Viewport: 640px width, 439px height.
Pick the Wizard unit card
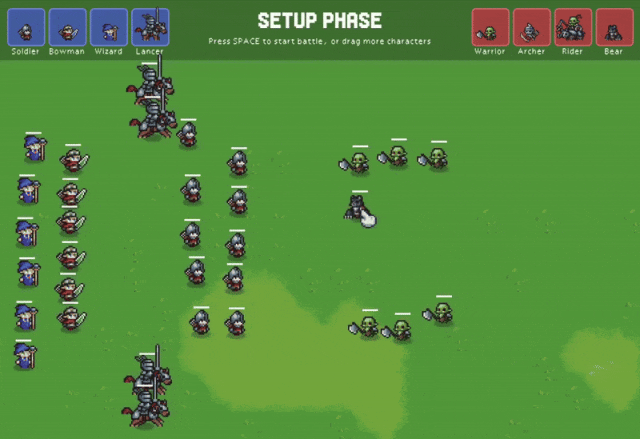[x=109, y=27]
